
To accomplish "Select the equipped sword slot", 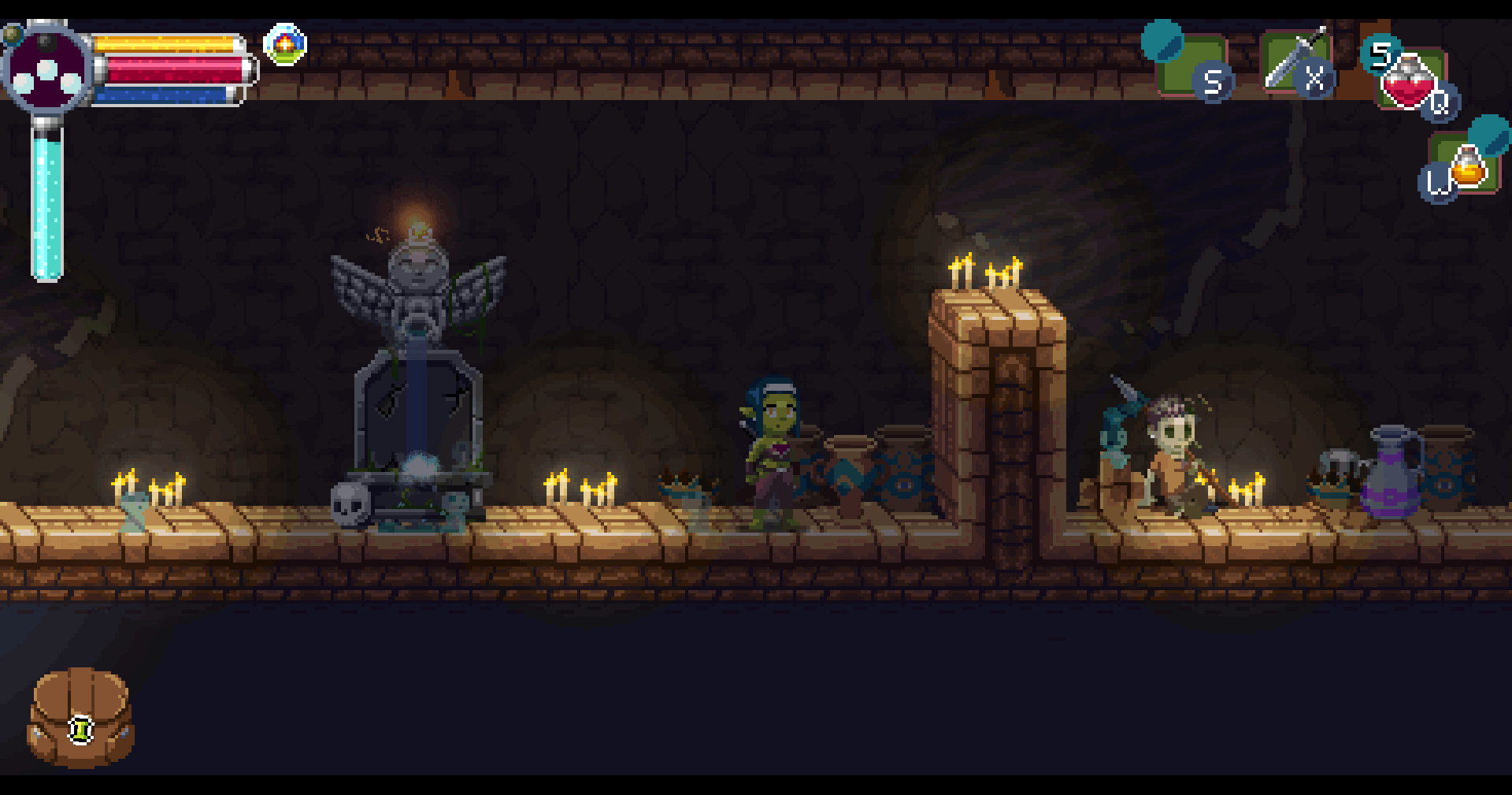I will pos(1295,61).
